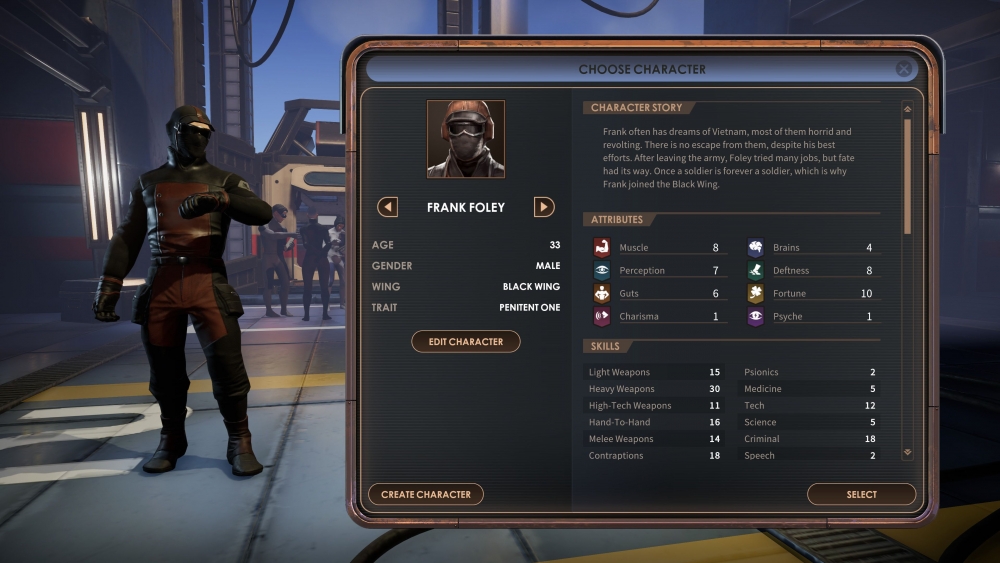Click Frank Foley's portrait thumbnail

466,139
